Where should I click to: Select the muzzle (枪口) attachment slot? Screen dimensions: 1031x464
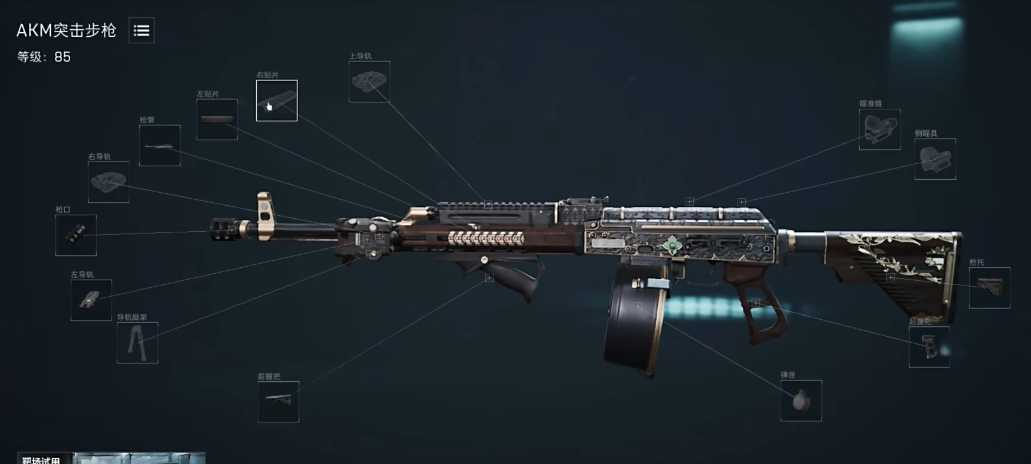[x=76, y=235]
